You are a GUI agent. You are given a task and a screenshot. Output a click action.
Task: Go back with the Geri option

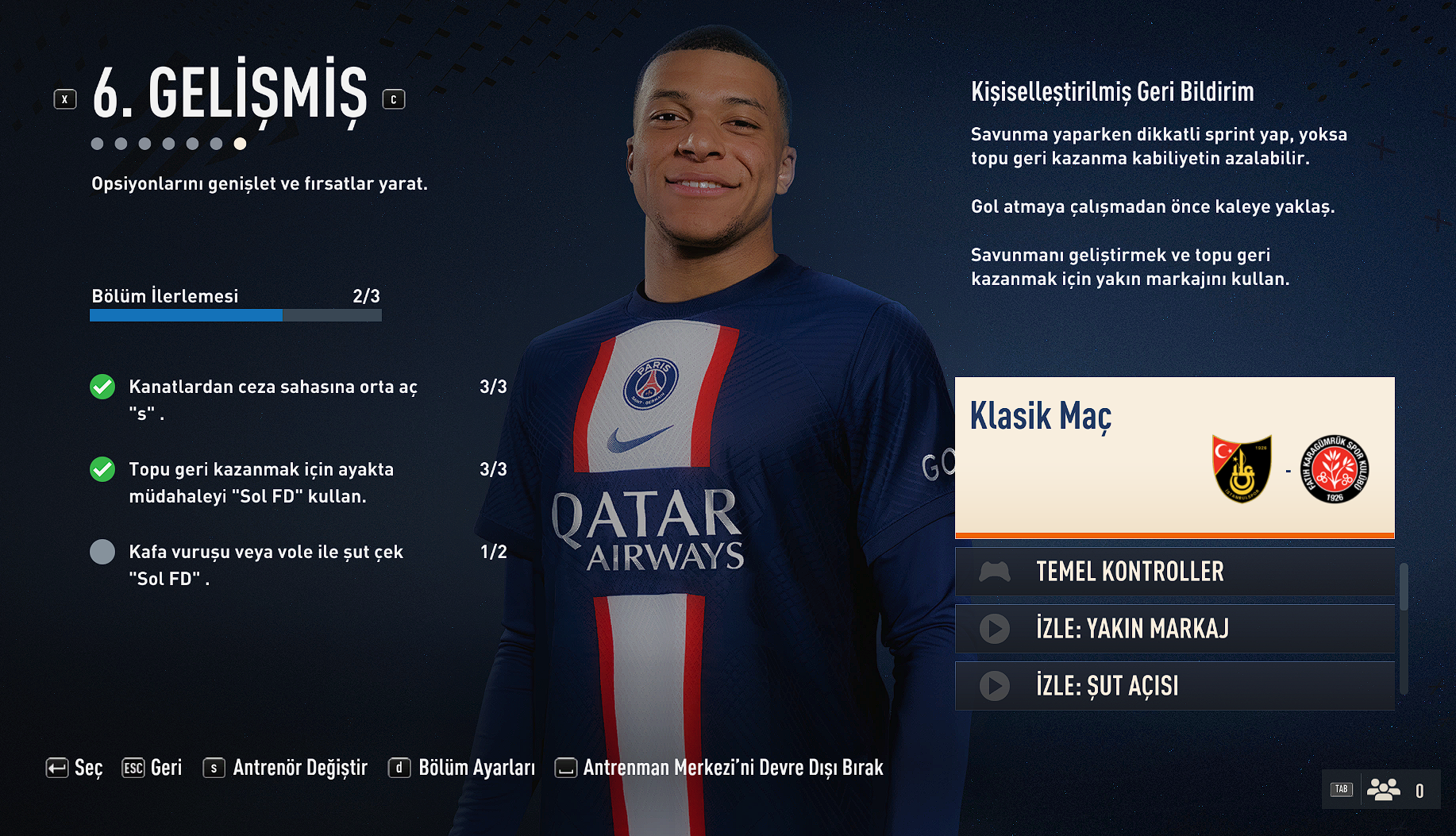(x=152, y=768)
